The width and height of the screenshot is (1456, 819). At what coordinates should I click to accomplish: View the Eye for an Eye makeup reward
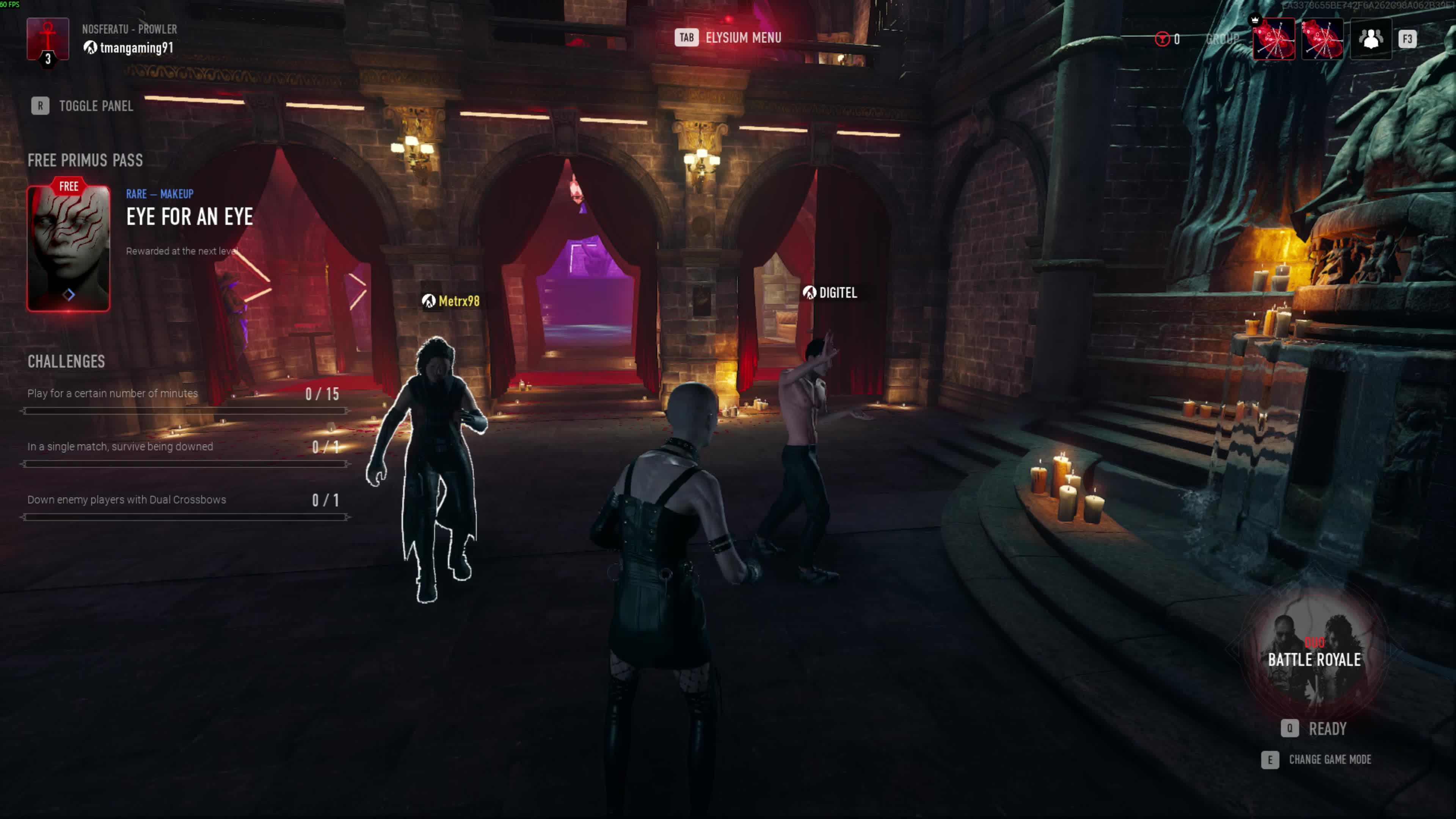click(x=68, y=248)
